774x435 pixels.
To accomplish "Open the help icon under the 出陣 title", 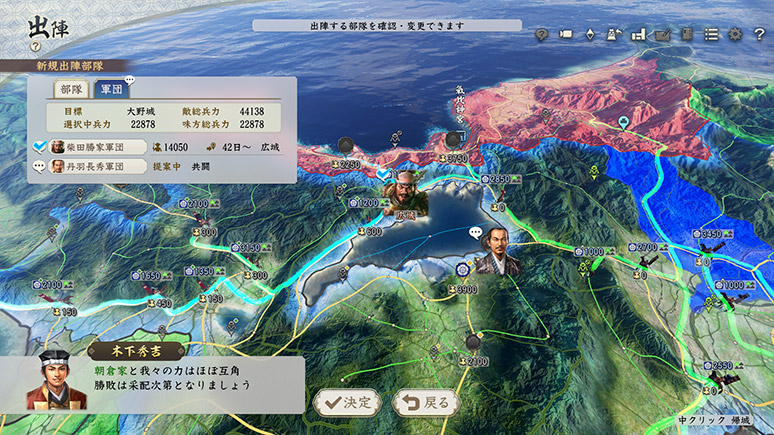I will click(35, 46).
